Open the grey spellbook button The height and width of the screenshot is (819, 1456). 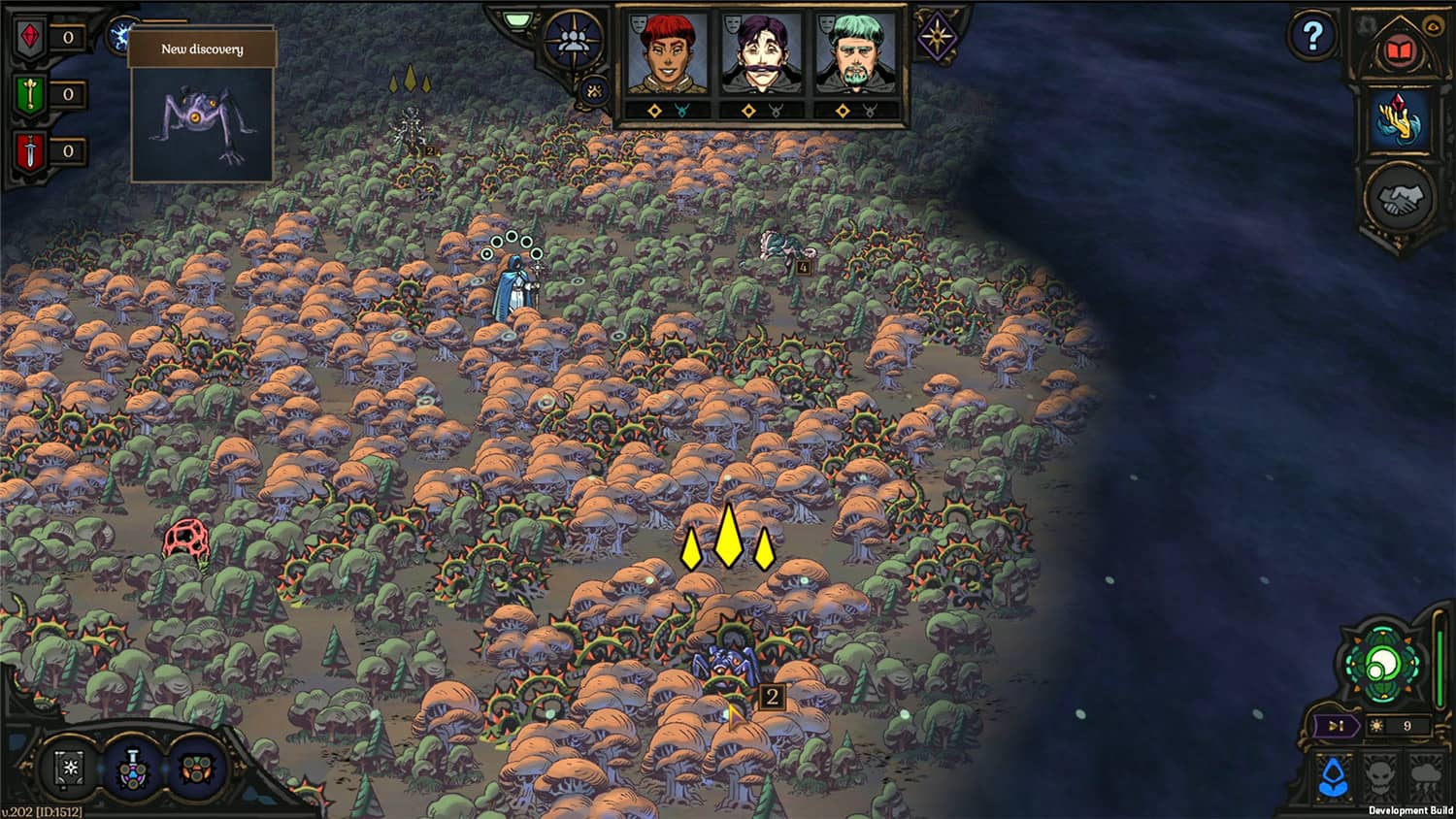[70, 769]
